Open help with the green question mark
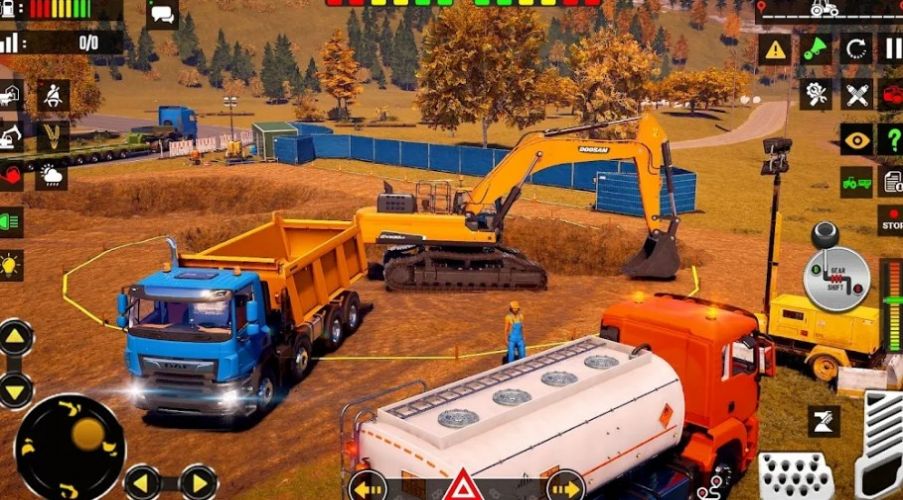This screenshot has width=903, height=500. coord(891,139)
